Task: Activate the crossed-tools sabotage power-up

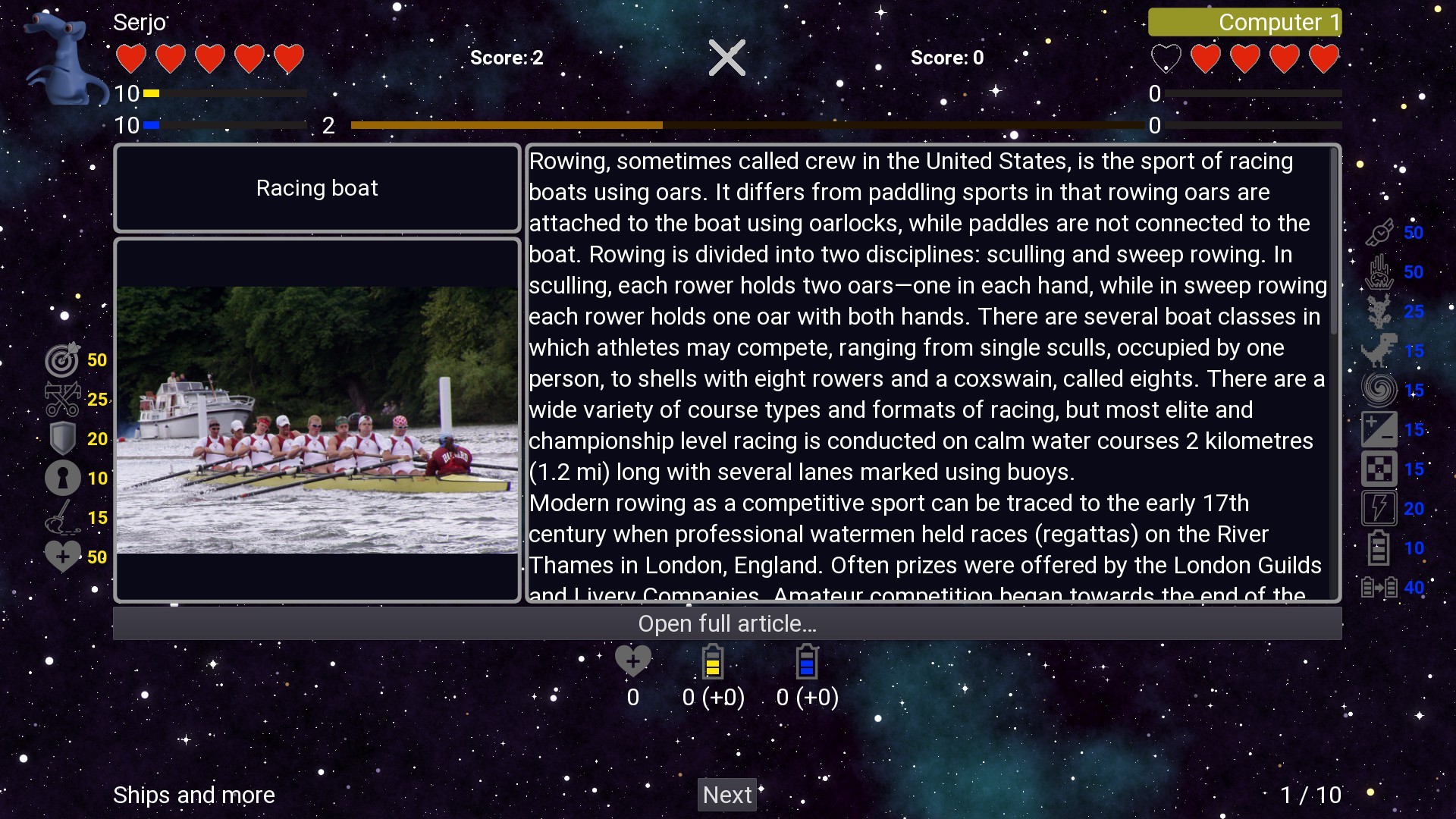Action: 62,400
